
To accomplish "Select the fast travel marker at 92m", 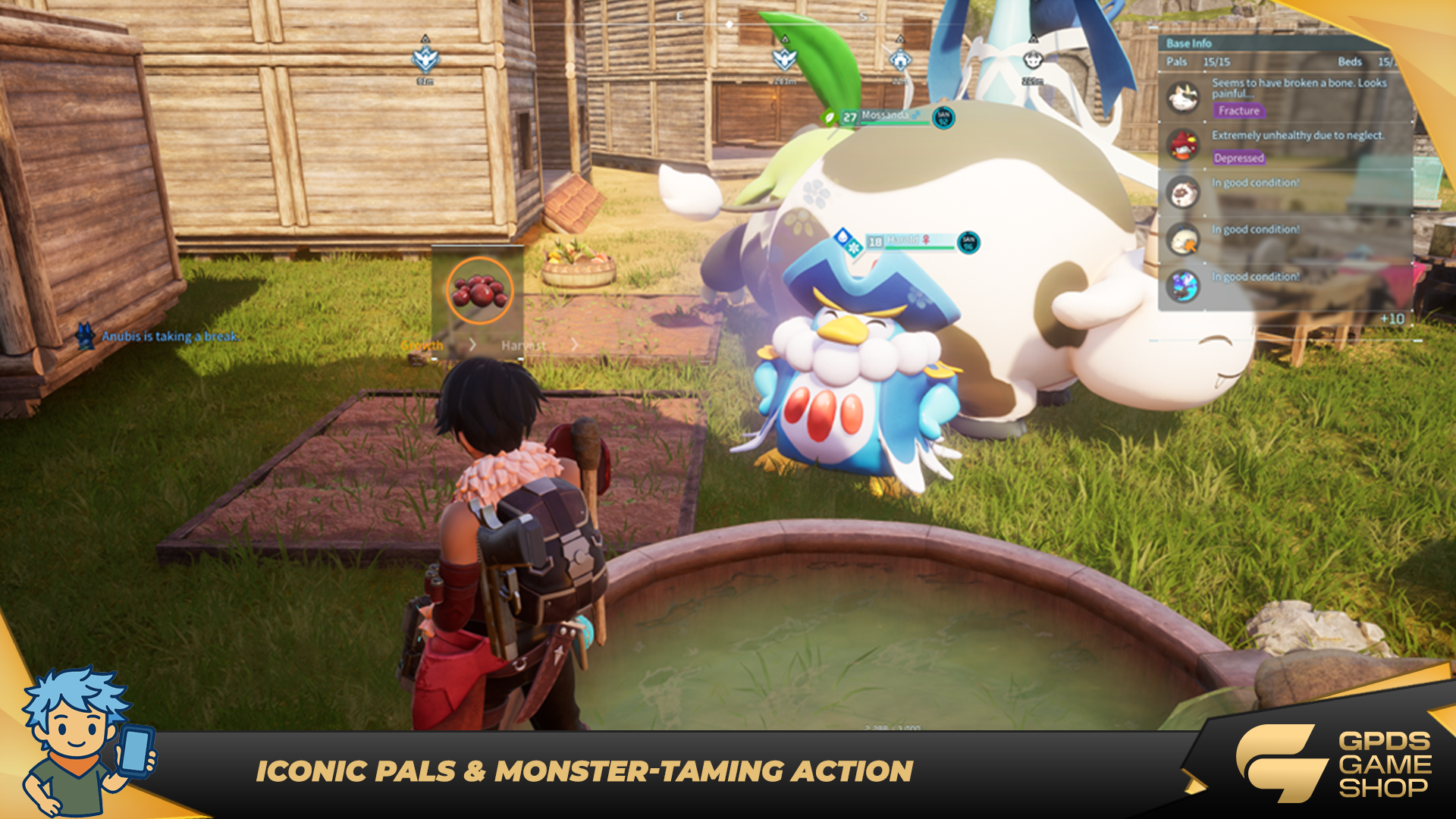I will (x=425, y=58).
